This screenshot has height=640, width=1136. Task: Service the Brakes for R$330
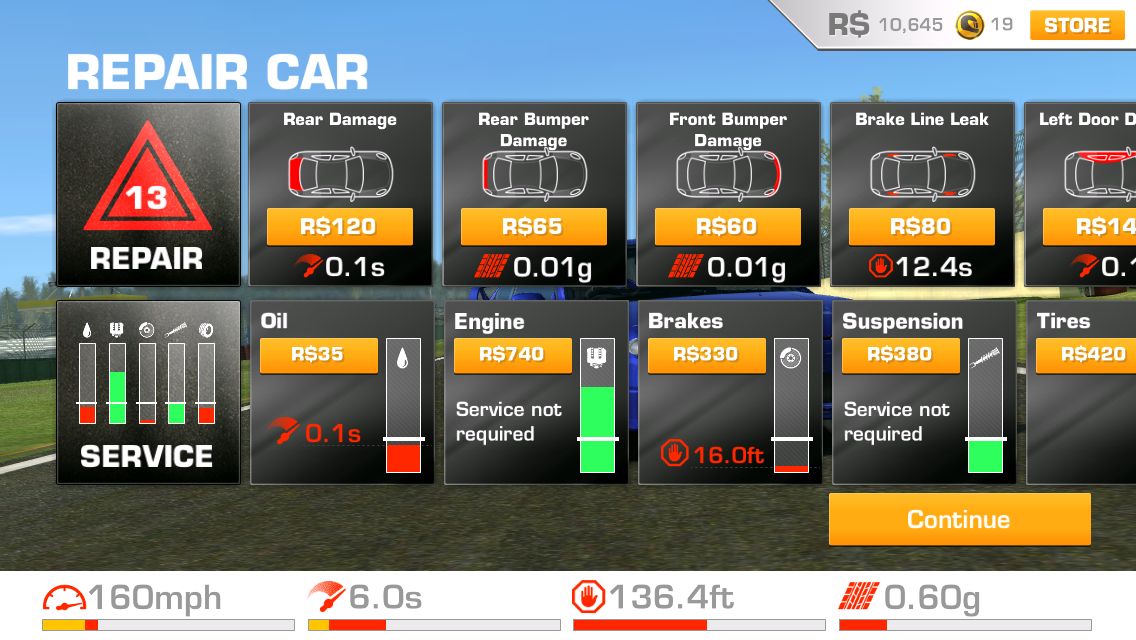pos(706,355)
